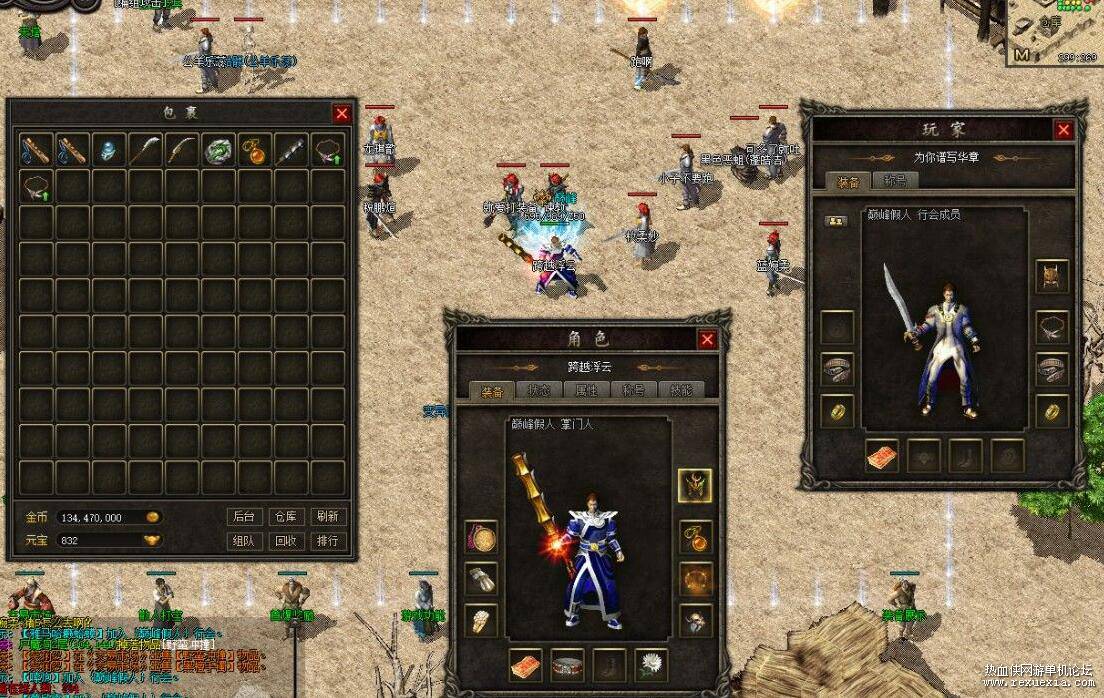The image size is (1104, 698).
Task: Close the 玩家 player inspection window
Action: 1063,130
